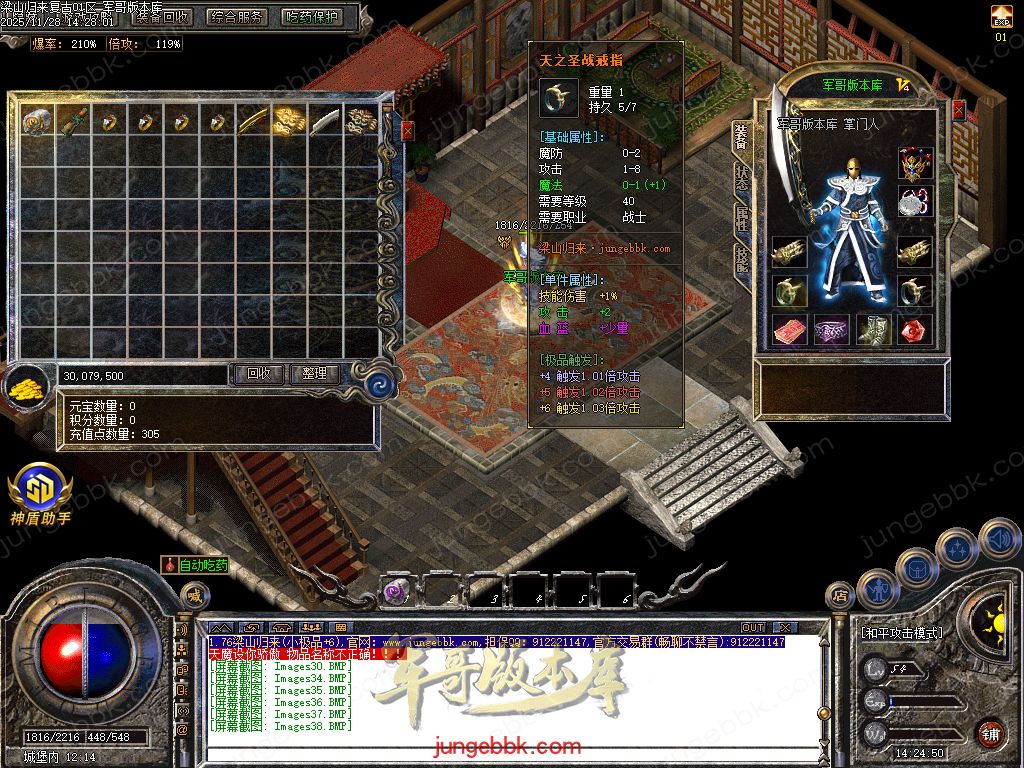
Task: Close the inventory bag window
Action: tap(408, 130)
